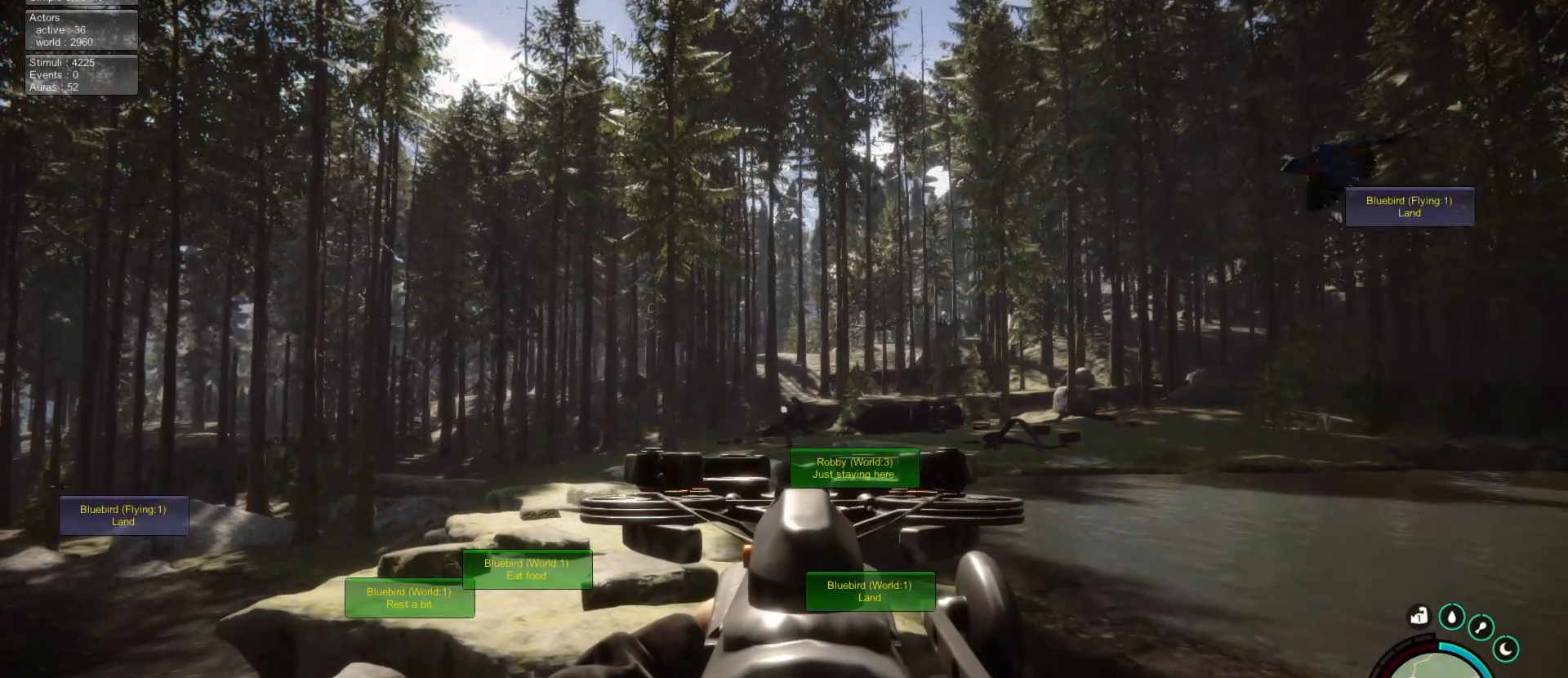Viewport: 1568px width, 678px height.
Task: Click the 'Just staying here' underlined text
Action: [x=854, y=474]
